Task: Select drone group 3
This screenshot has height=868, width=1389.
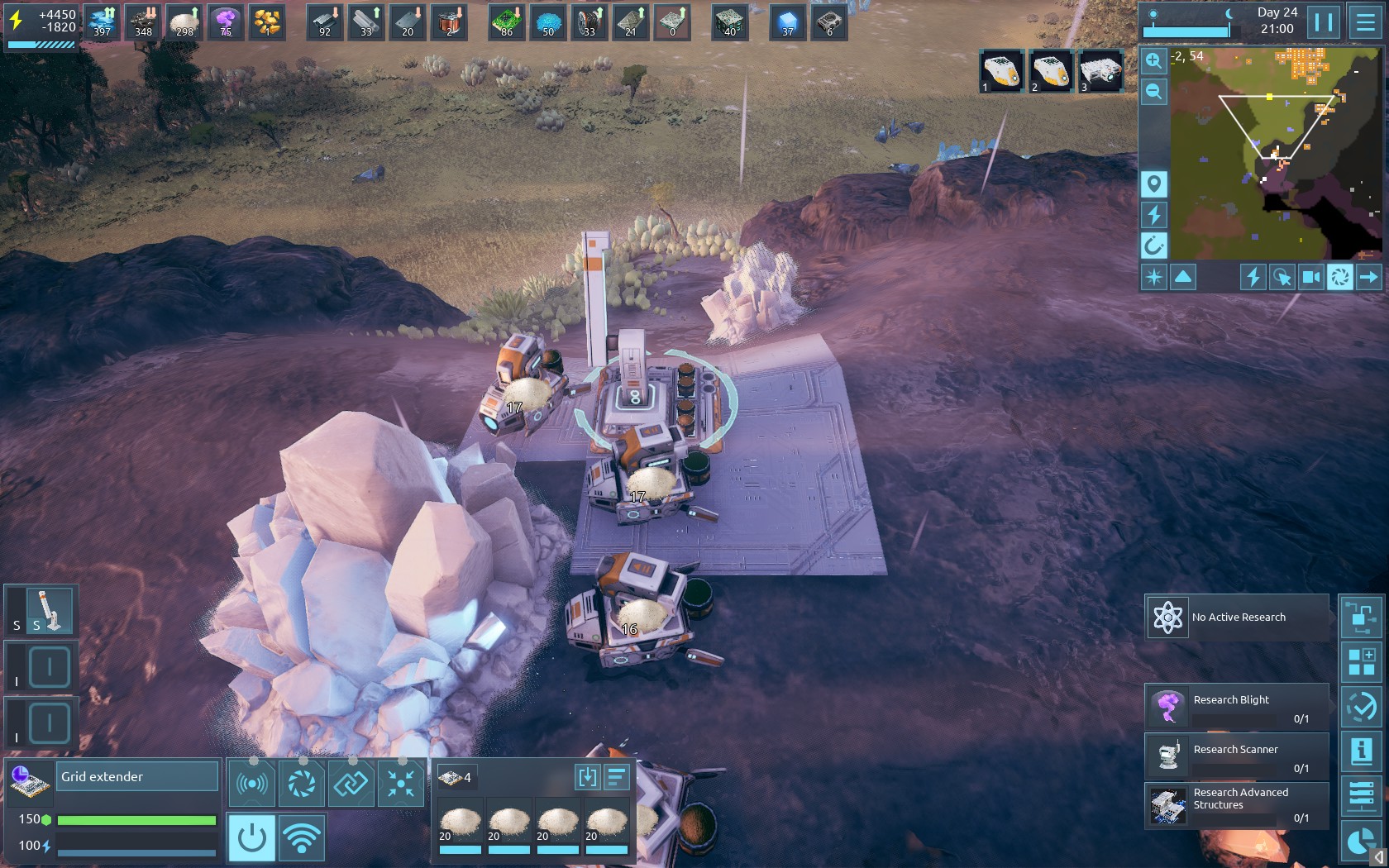Action: (1100, 71)
